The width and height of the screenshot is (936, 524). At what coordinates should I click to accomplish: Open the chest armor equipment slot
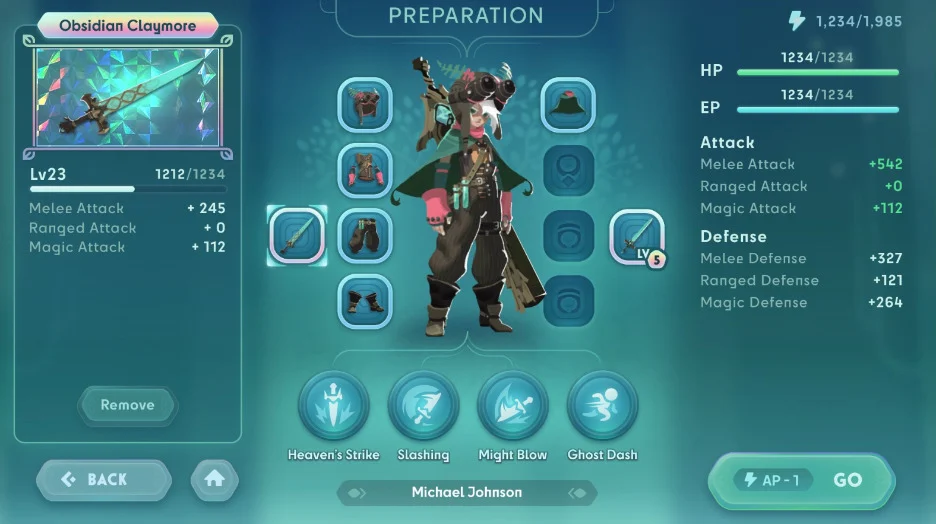[365, 170]
